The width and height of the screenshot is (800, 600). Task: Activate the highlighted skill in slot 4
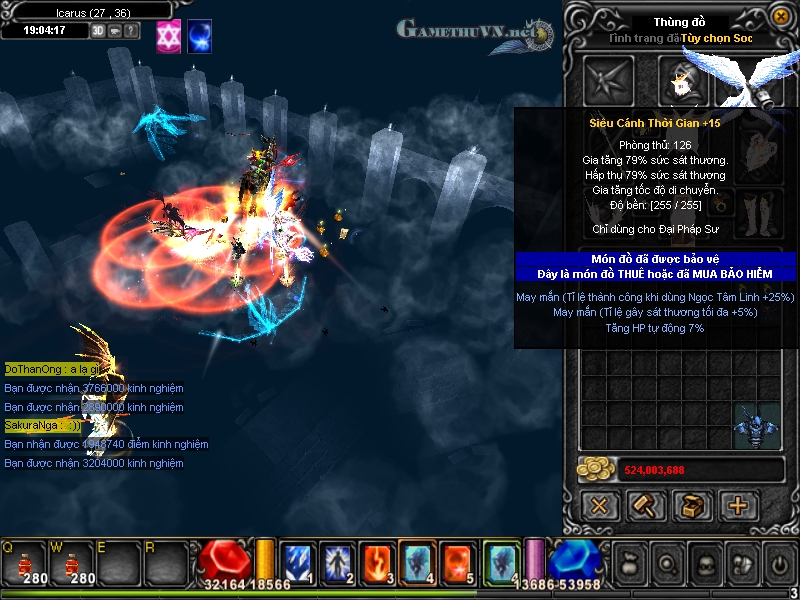pos(416,563)
